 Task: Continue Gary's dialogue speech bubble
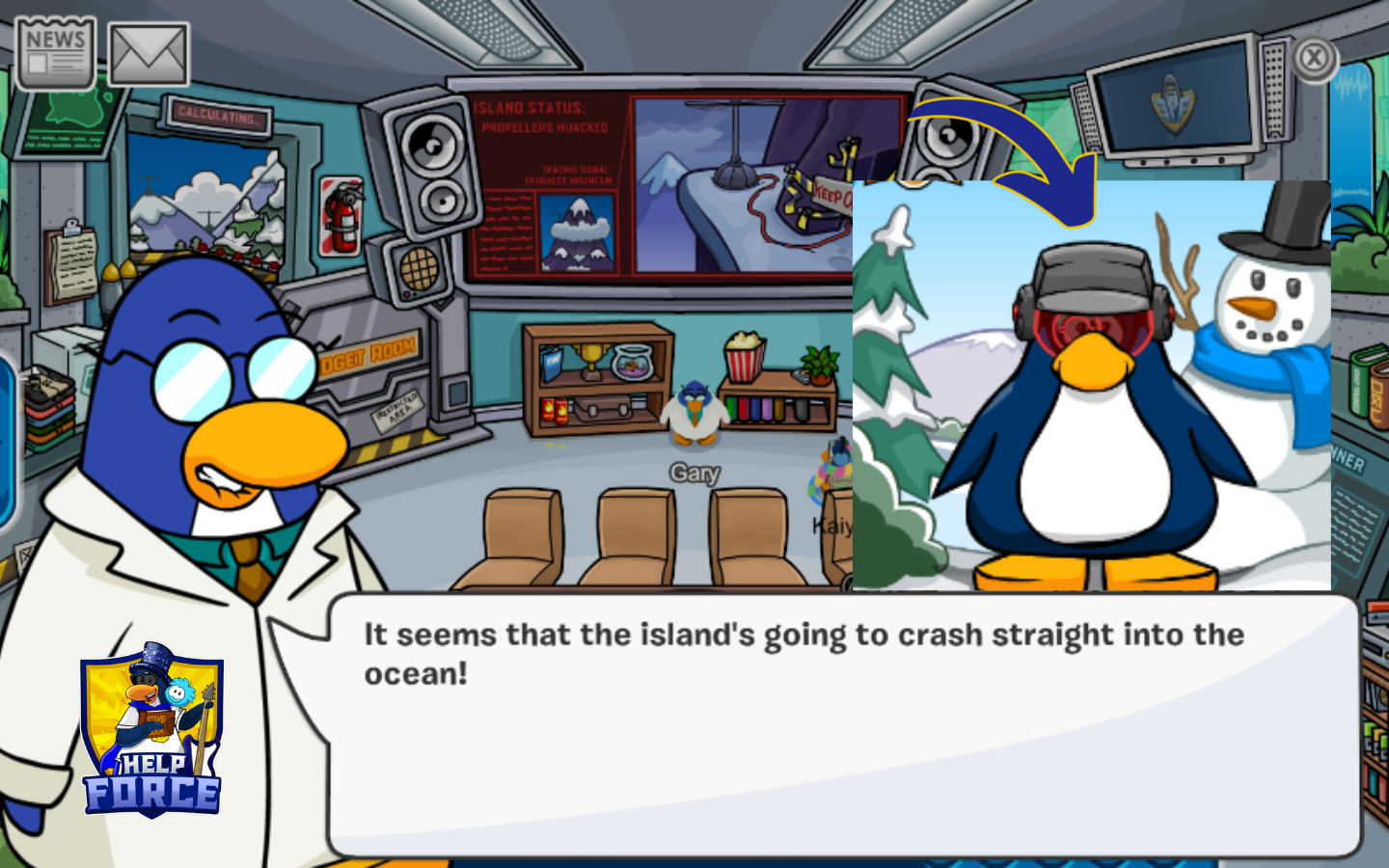click(843, 724)
